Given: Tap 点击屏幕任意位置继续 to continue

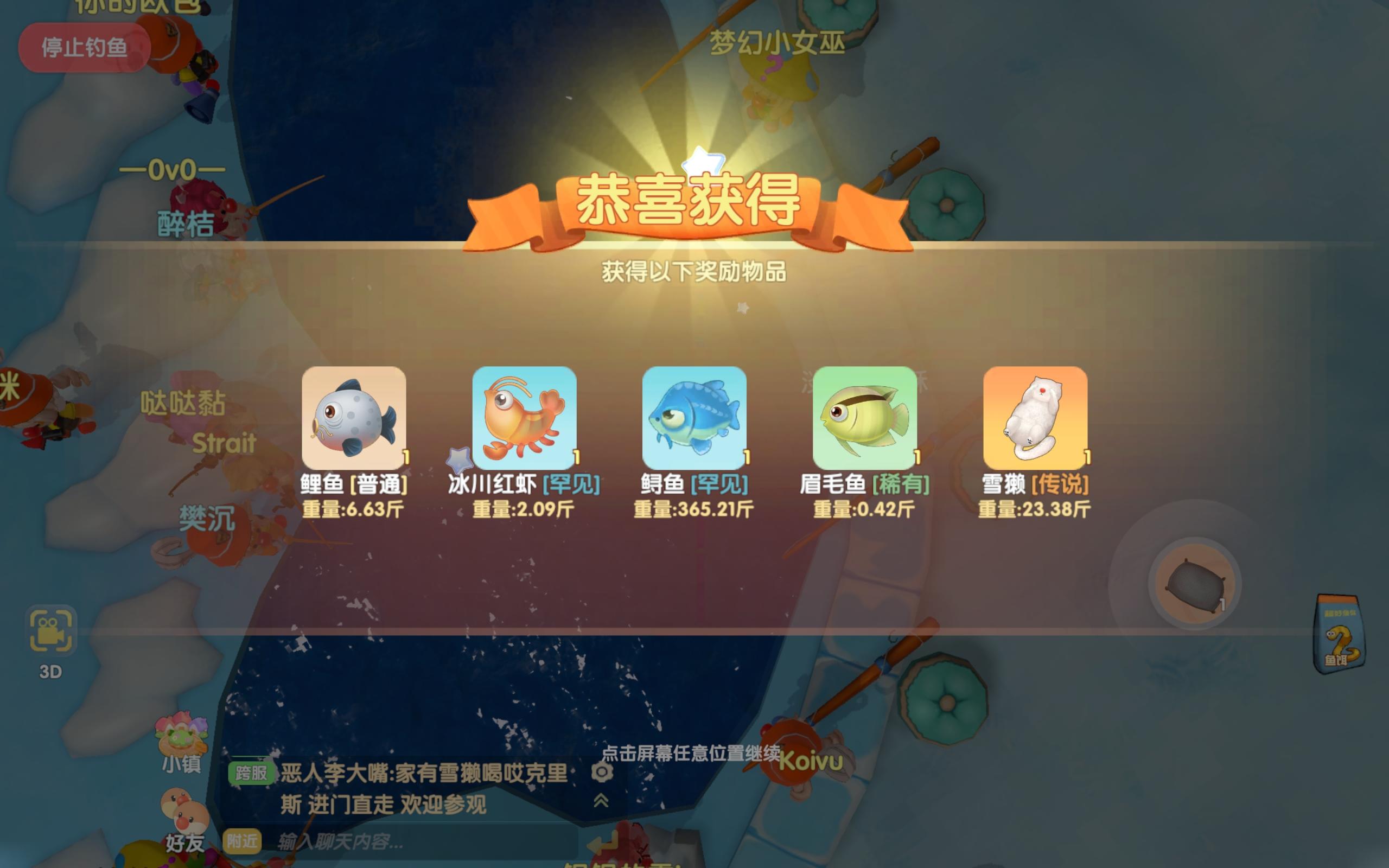Looking at the screenshot, I should pyautogui.click(x=694, y=753).
